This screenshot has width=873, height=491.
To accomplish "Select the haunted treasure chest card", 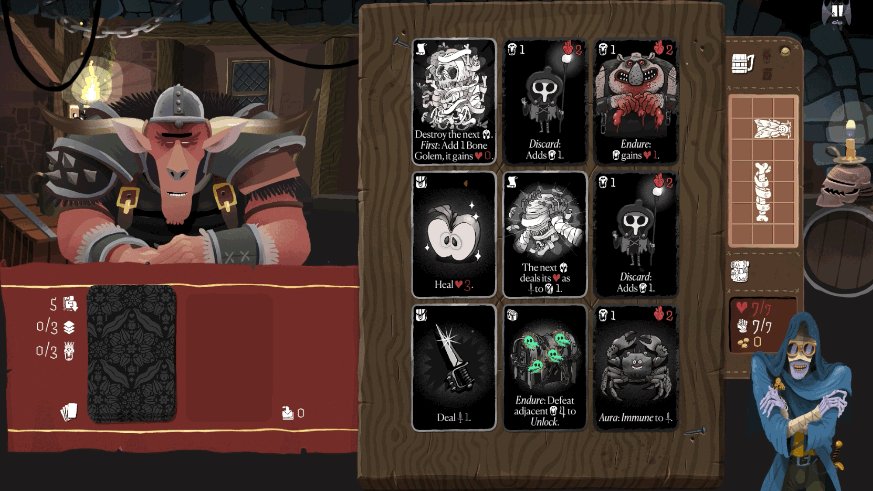I will click(544, 367).
